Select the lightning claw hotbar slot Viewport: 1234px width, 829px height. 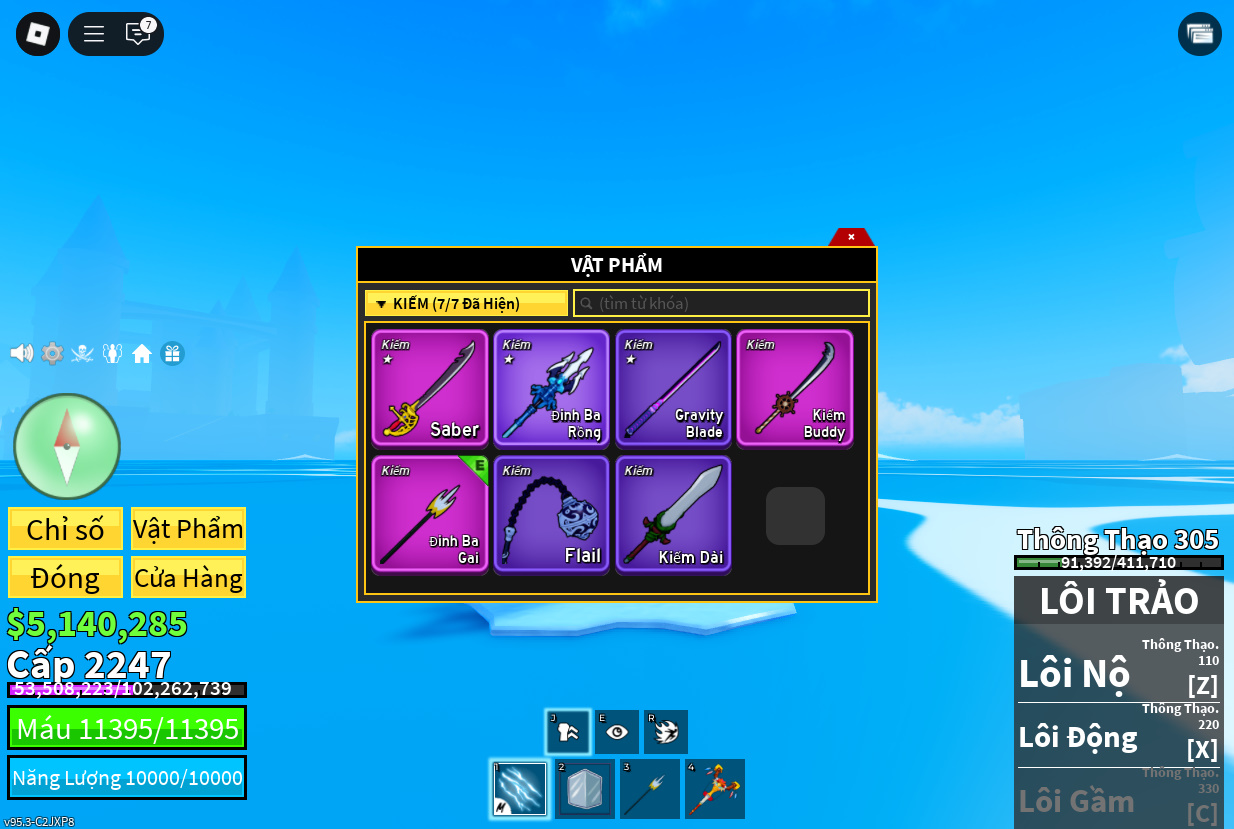(x=520, y=789)
